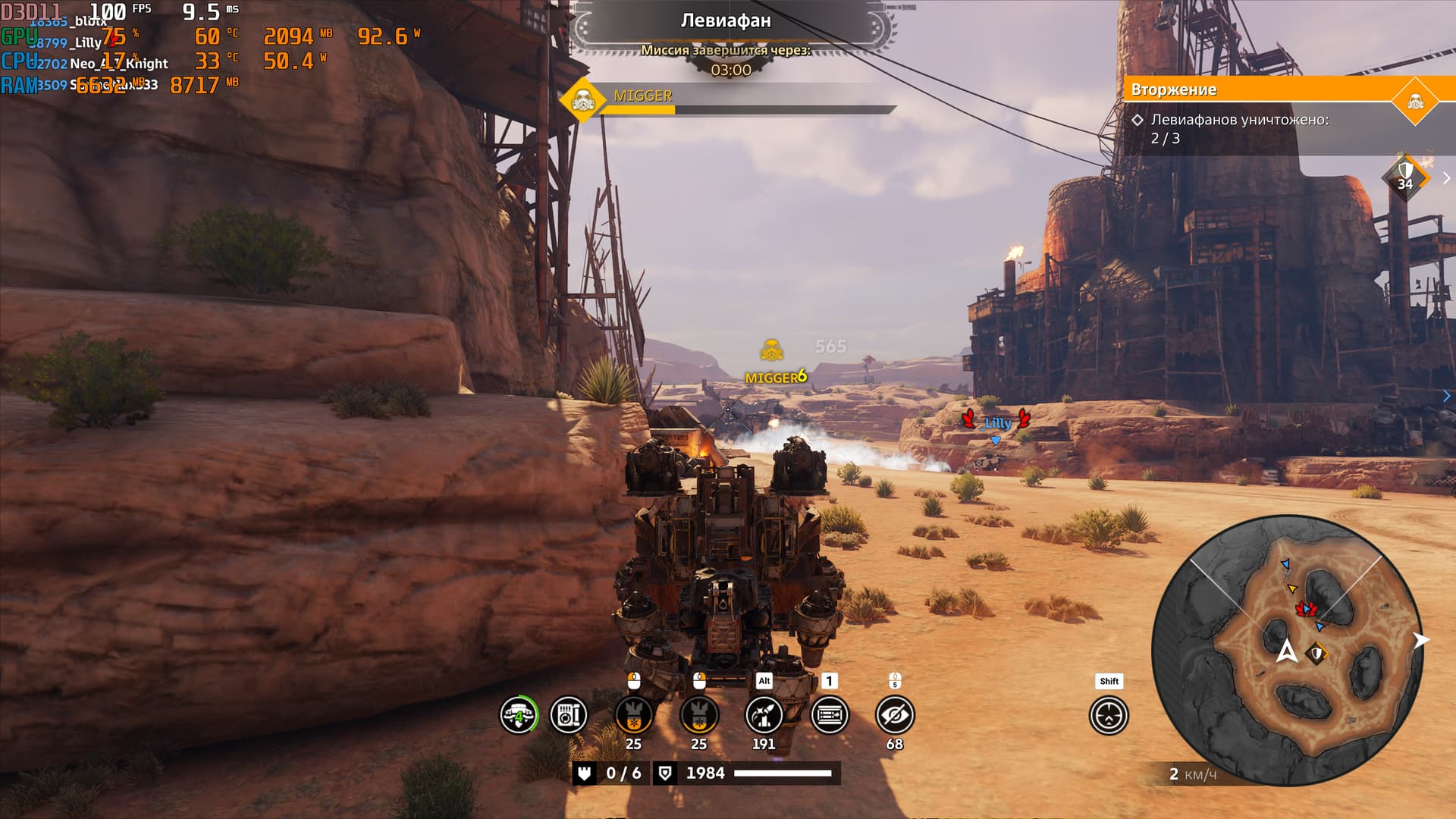Select the generator module icon beside the vehicle icon
This screenshot has width=1456, height=819.
(x=568, y=715)
